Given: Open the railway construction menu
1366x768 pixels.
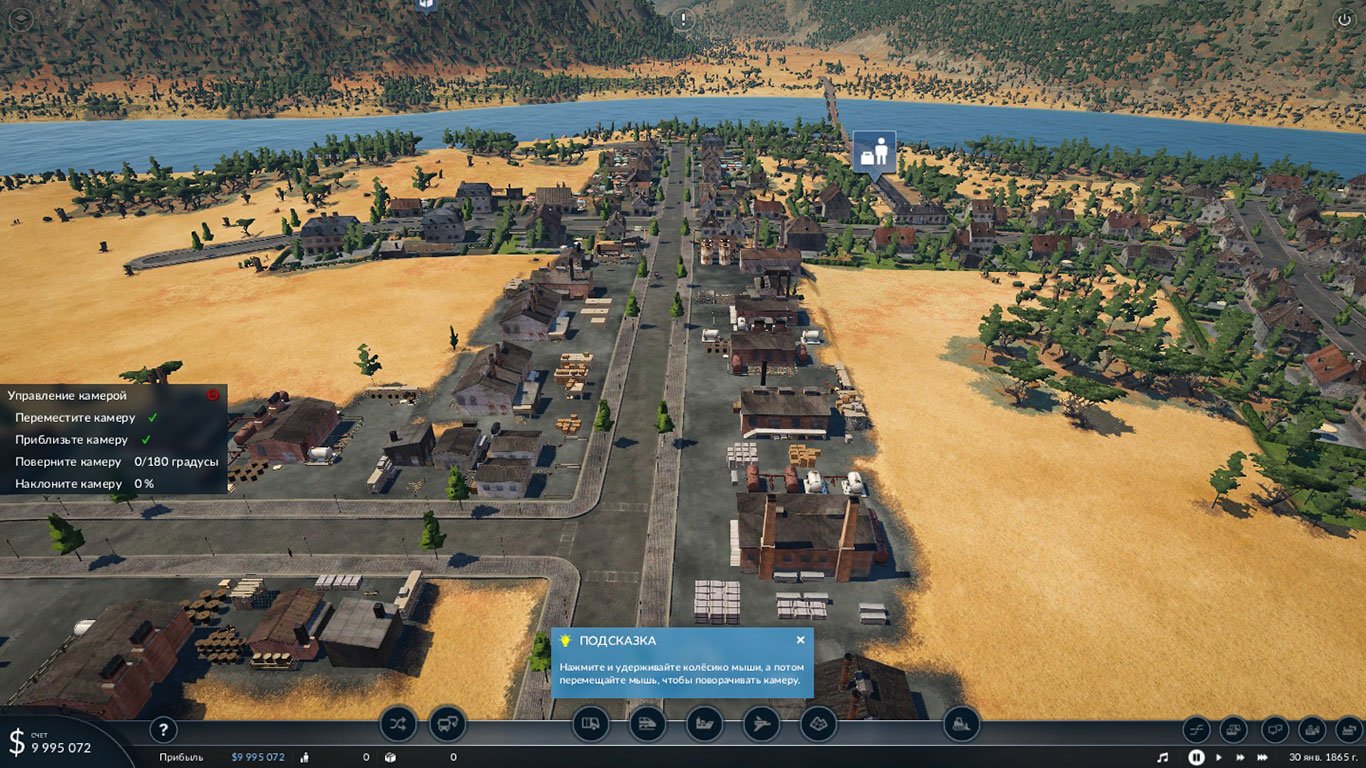Looking at the screenshot, I should tap(647, 725).
